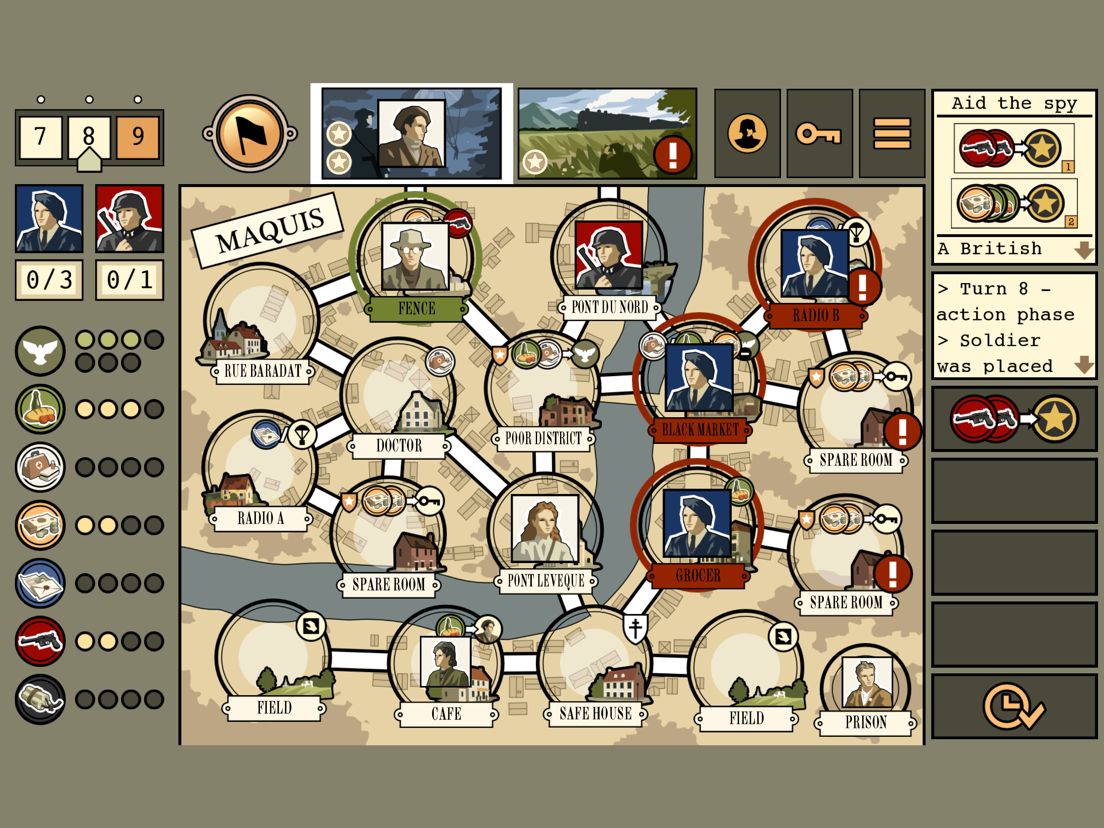Choose the Black Market location
Image resolution: width=1104 pixels, height=828 pixels.
pyautogui.click(x=699, y=382)
